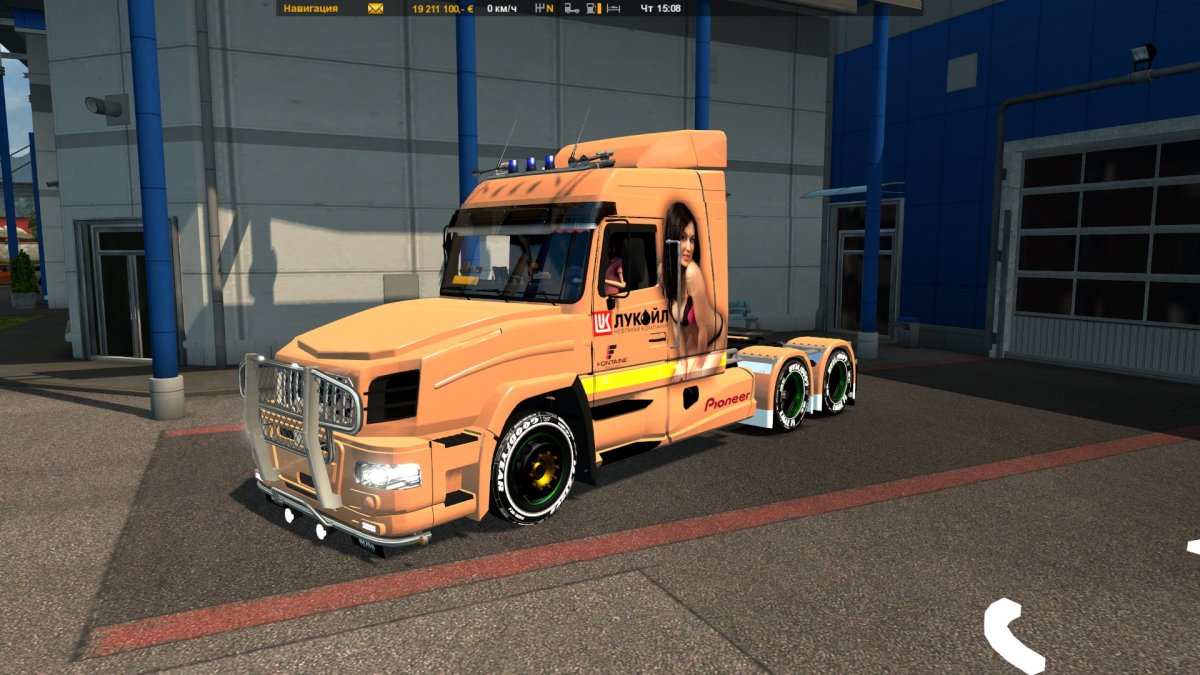Open the yellow mail envelope icon

375,8
